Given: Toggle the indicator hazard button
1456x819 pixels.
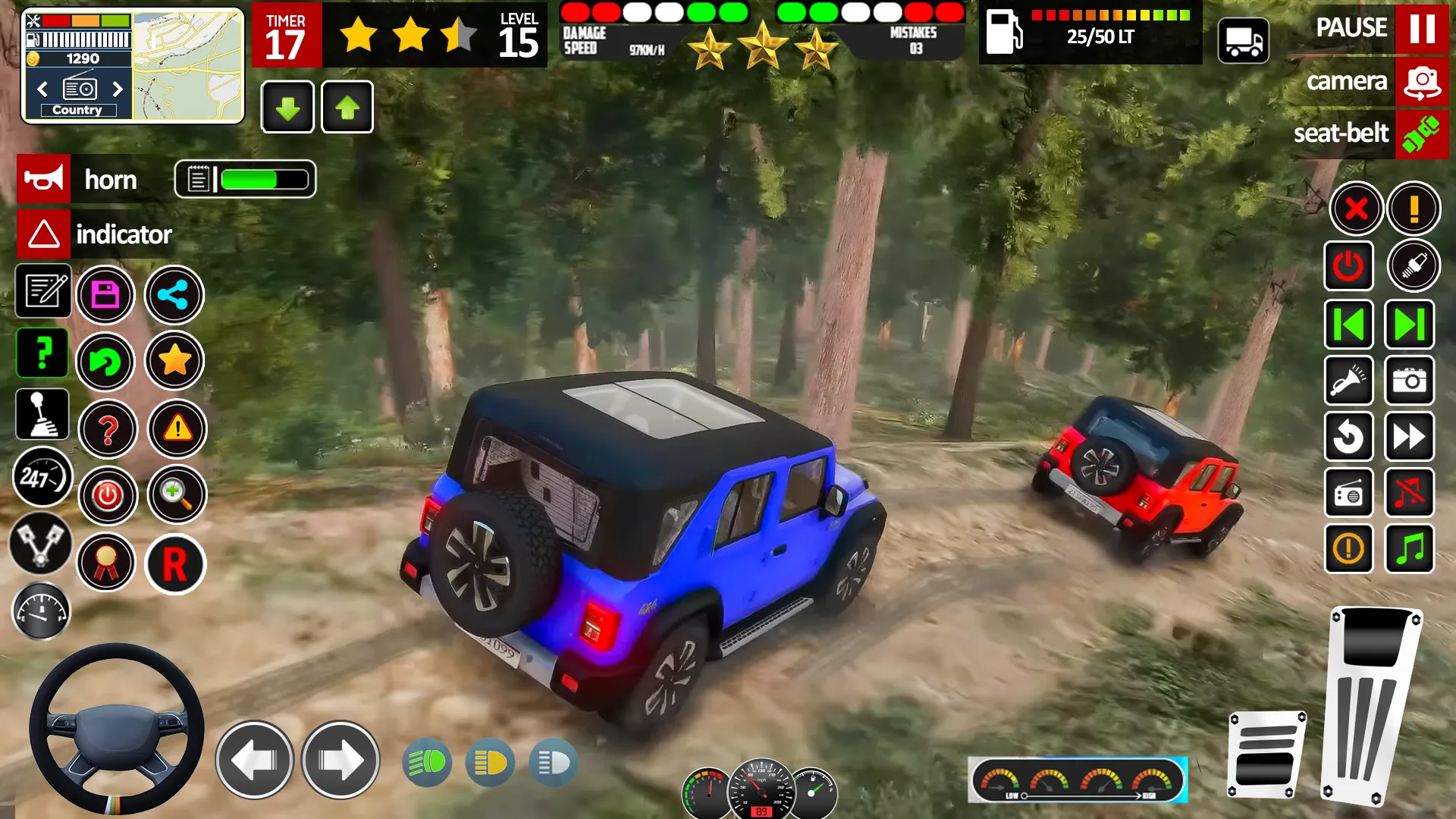Looking at the screenshot, I should coord(43,234).
